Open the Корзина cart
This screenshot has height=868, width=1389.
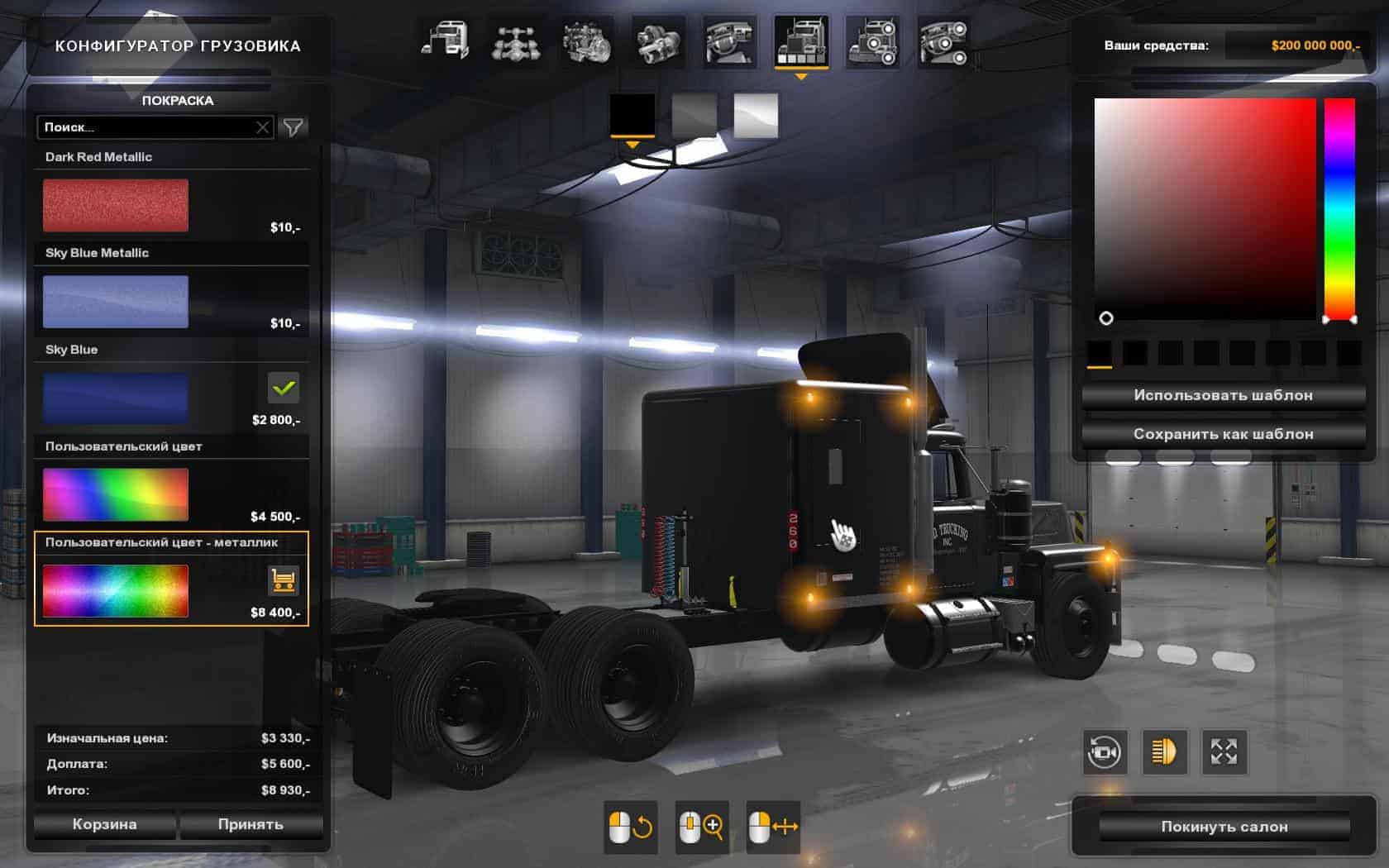pos(104,824)
